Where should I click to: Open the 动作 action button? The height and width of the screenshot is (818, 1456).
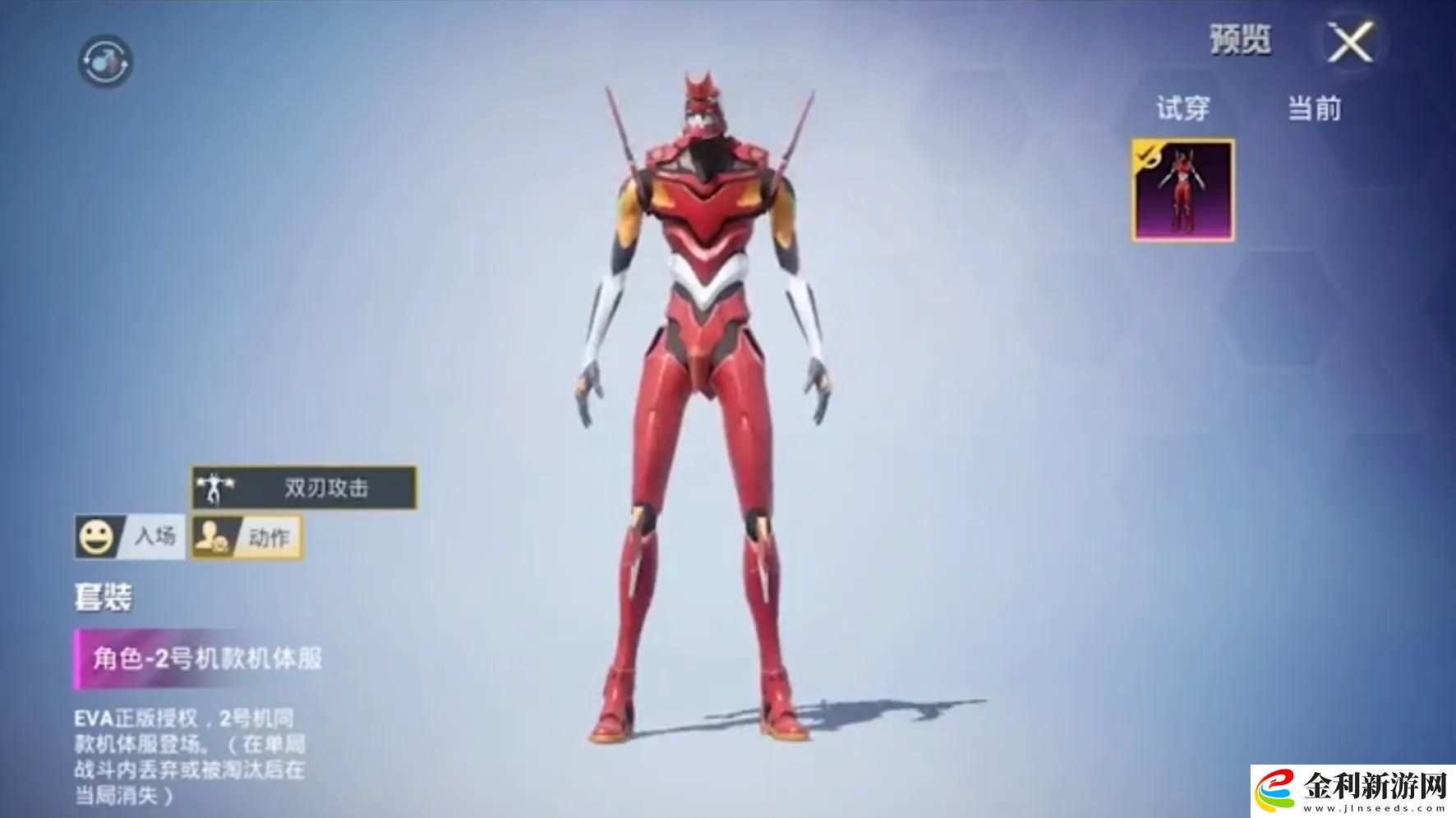(247, 537)
